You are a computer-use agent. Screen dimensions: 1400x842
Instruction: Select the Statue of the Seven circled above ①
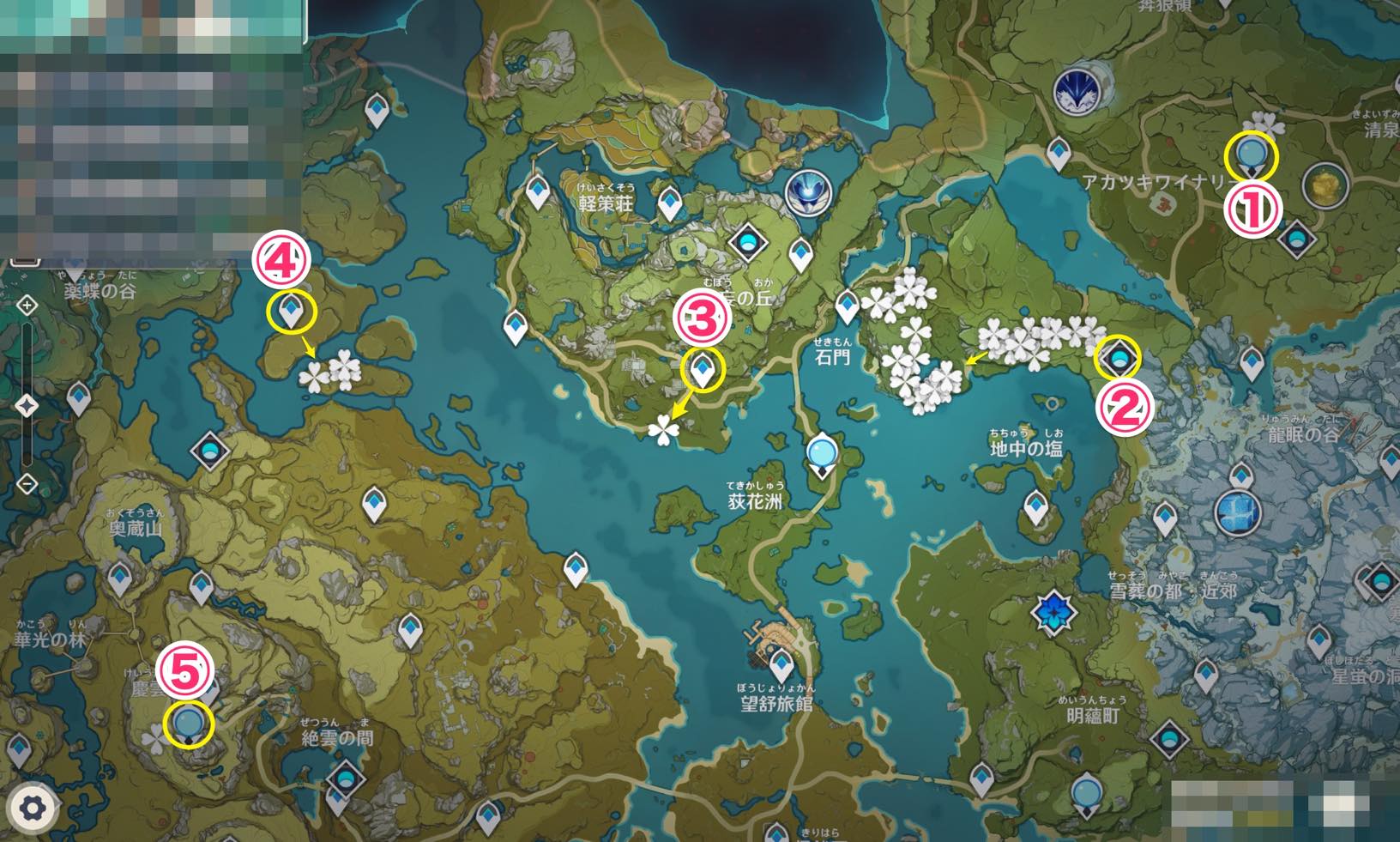point(1252,155)
